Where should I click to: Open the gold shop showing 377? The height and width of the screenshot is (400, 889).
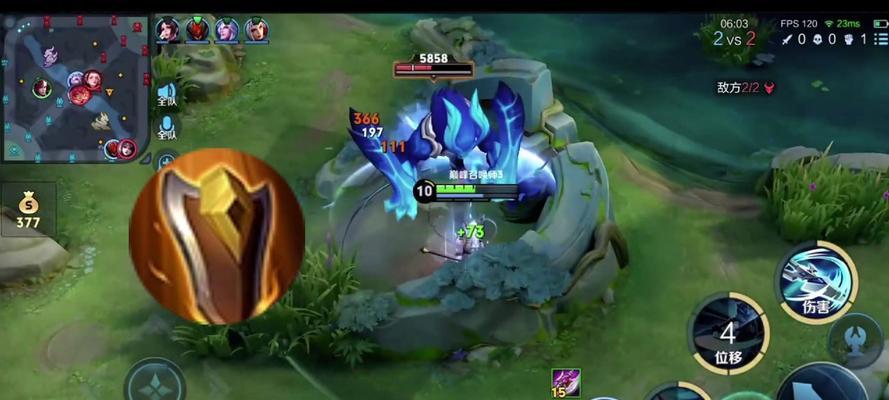(28, 210)
